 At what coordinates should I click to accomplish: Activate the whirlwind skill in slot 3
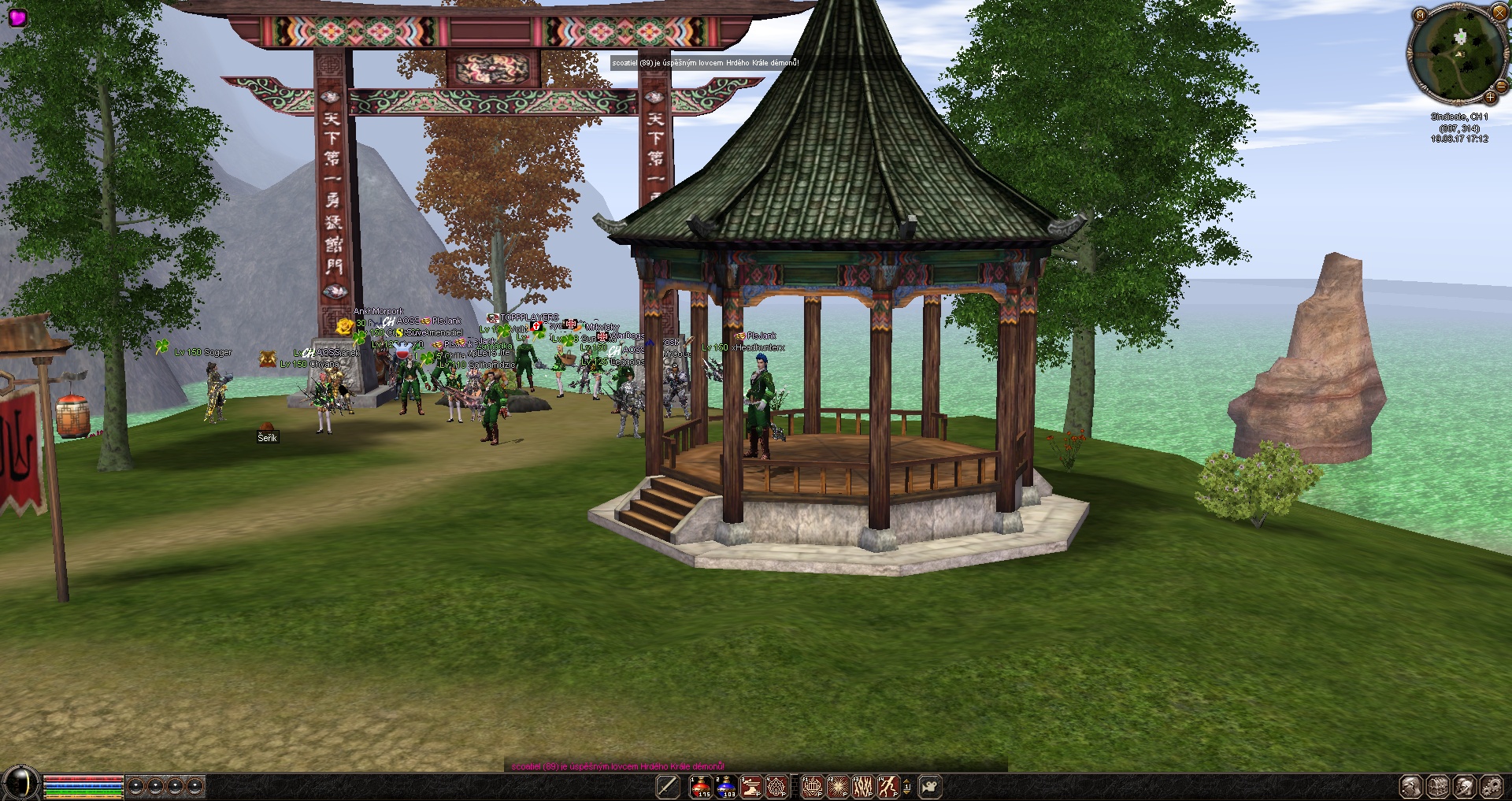[x=751, y=786]
